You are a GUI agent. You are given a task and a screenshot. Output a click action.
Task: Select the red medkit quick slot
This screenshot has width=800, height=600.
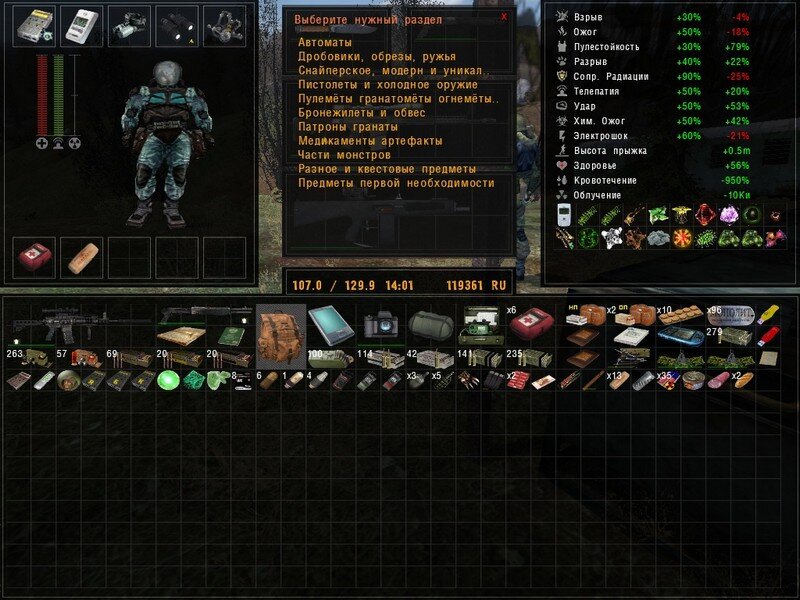pos(34,257)
